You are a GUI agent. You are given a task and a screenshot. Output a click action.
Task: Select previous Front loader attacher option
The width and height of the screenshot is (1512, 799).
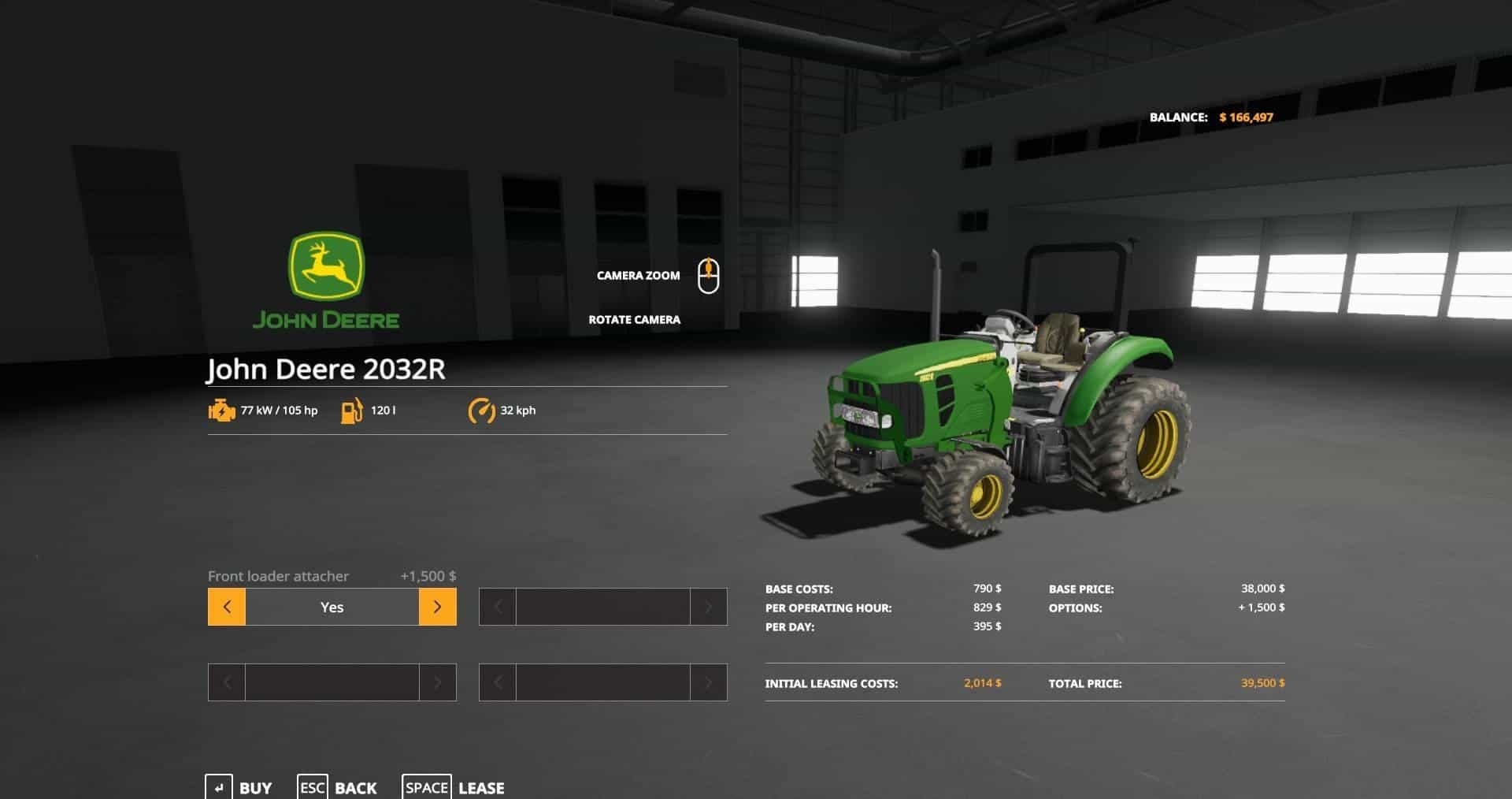coord(227,607)
